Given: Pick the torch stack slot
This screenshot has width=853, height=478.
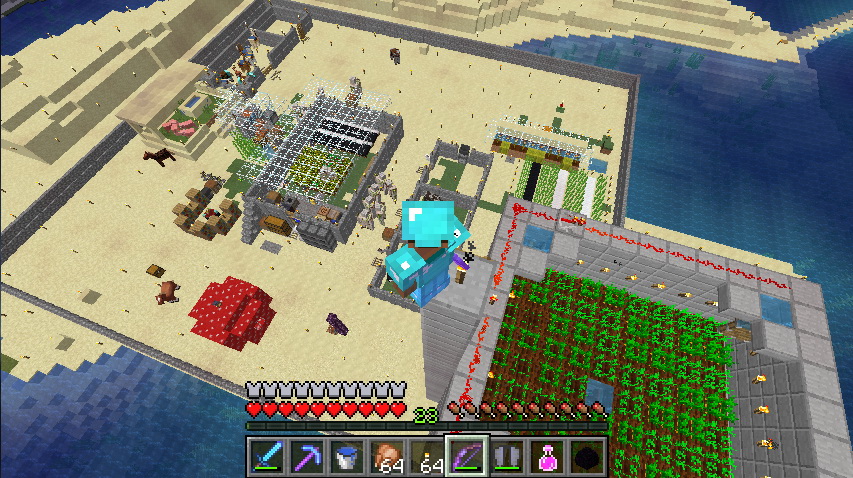Looking at the screenshot, I should [x=427, y=455].
